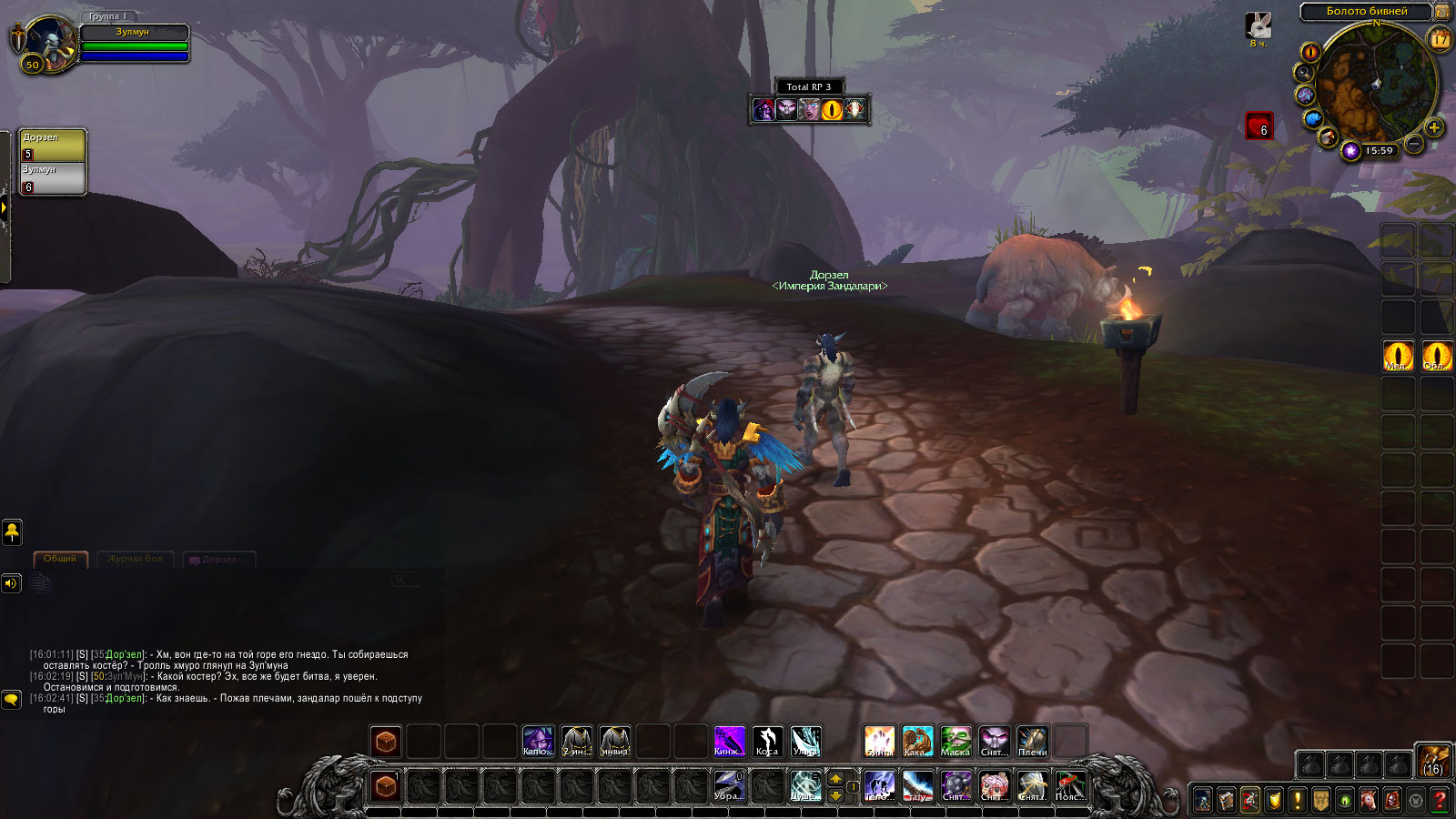Image resolution: width=1456 pixels, height=819 pixels.
Task: Open the character info micro button
Action: coord(1203,800)
